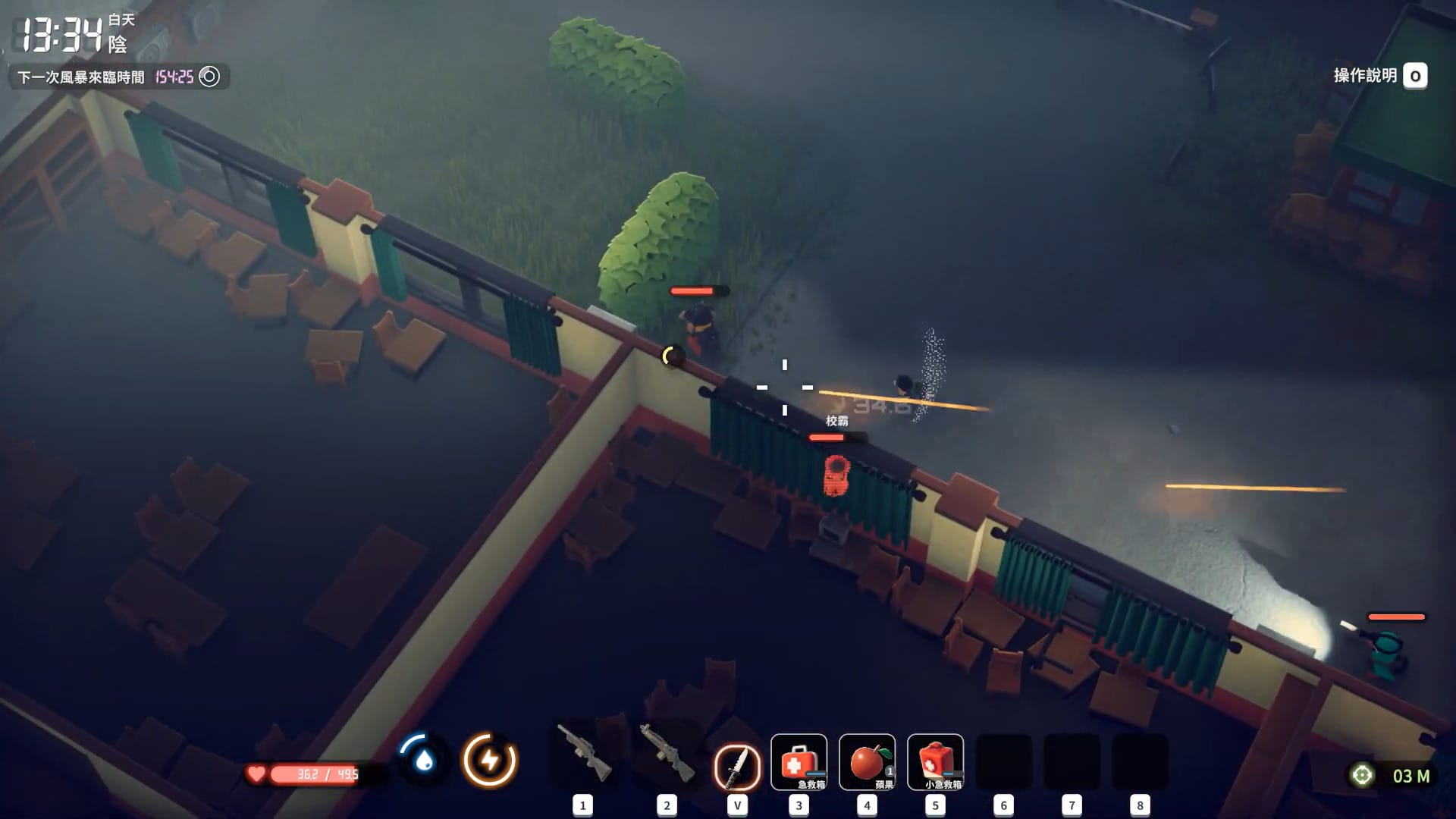1456x819 pixels.
Task: Select the 小急救箱 small medkit slot
Action: coord(935,762)
